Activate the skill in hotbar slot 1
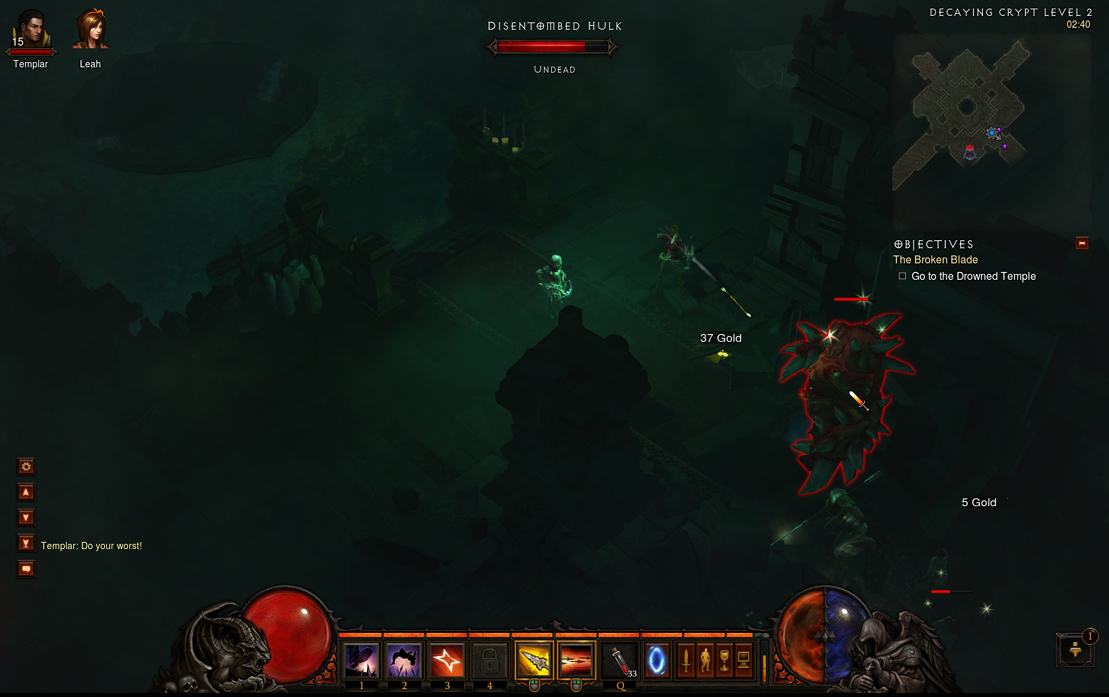 (361, 661)
